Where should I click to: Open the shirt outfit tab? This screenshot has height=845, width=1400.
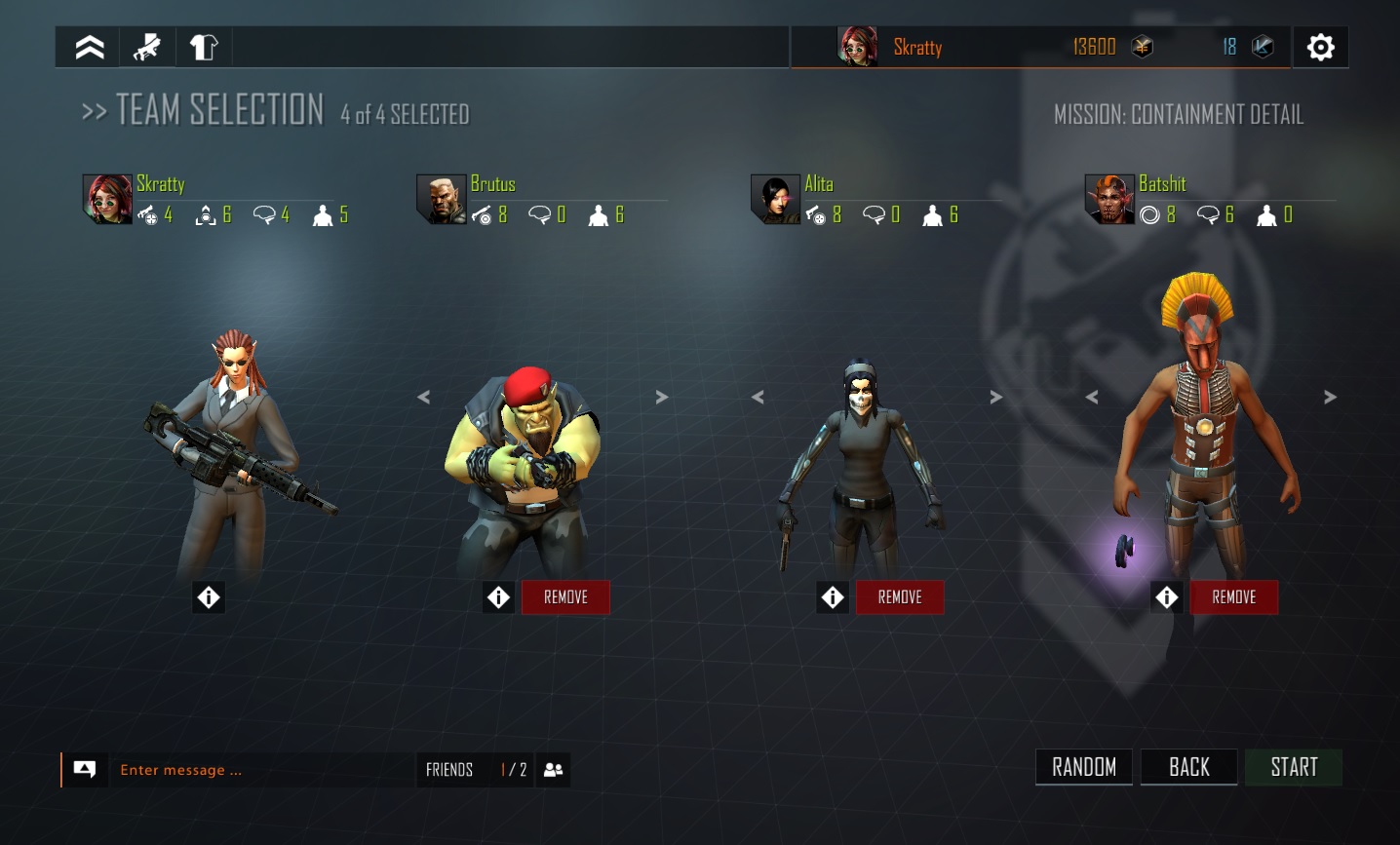(204, 47)
